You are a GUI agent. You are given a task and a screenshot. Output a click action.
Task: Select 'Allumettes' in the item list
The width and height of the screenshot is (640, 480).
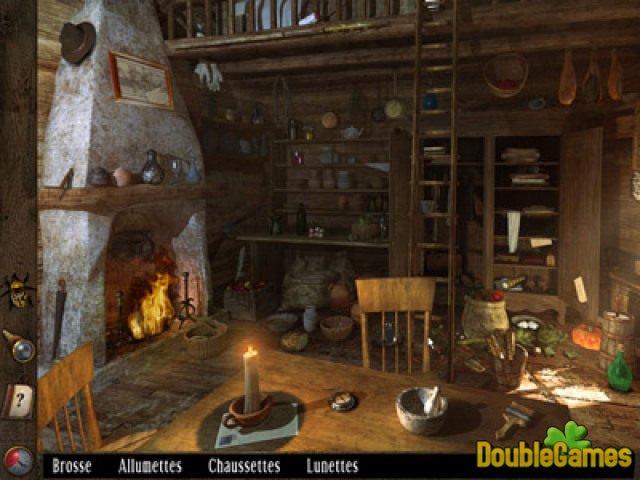coord(150,465)
